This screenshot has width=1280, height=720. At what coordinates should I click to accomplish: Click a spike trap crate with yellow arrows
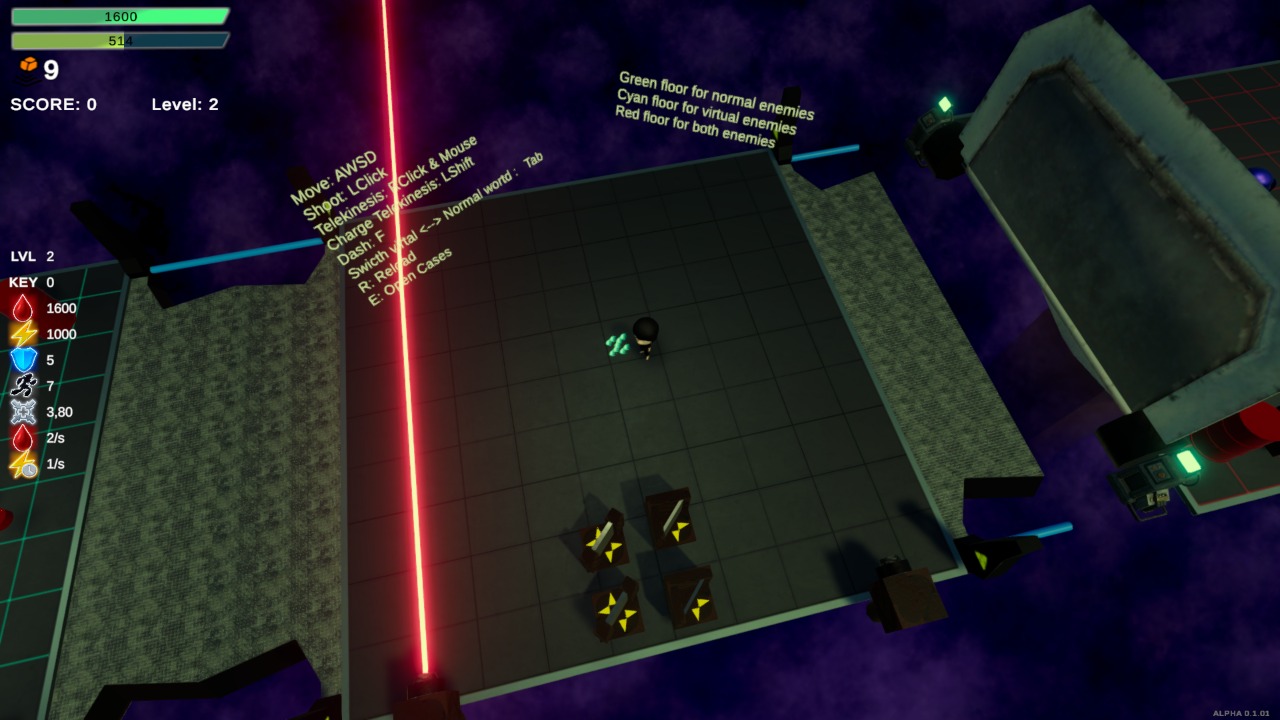[605, 540]
